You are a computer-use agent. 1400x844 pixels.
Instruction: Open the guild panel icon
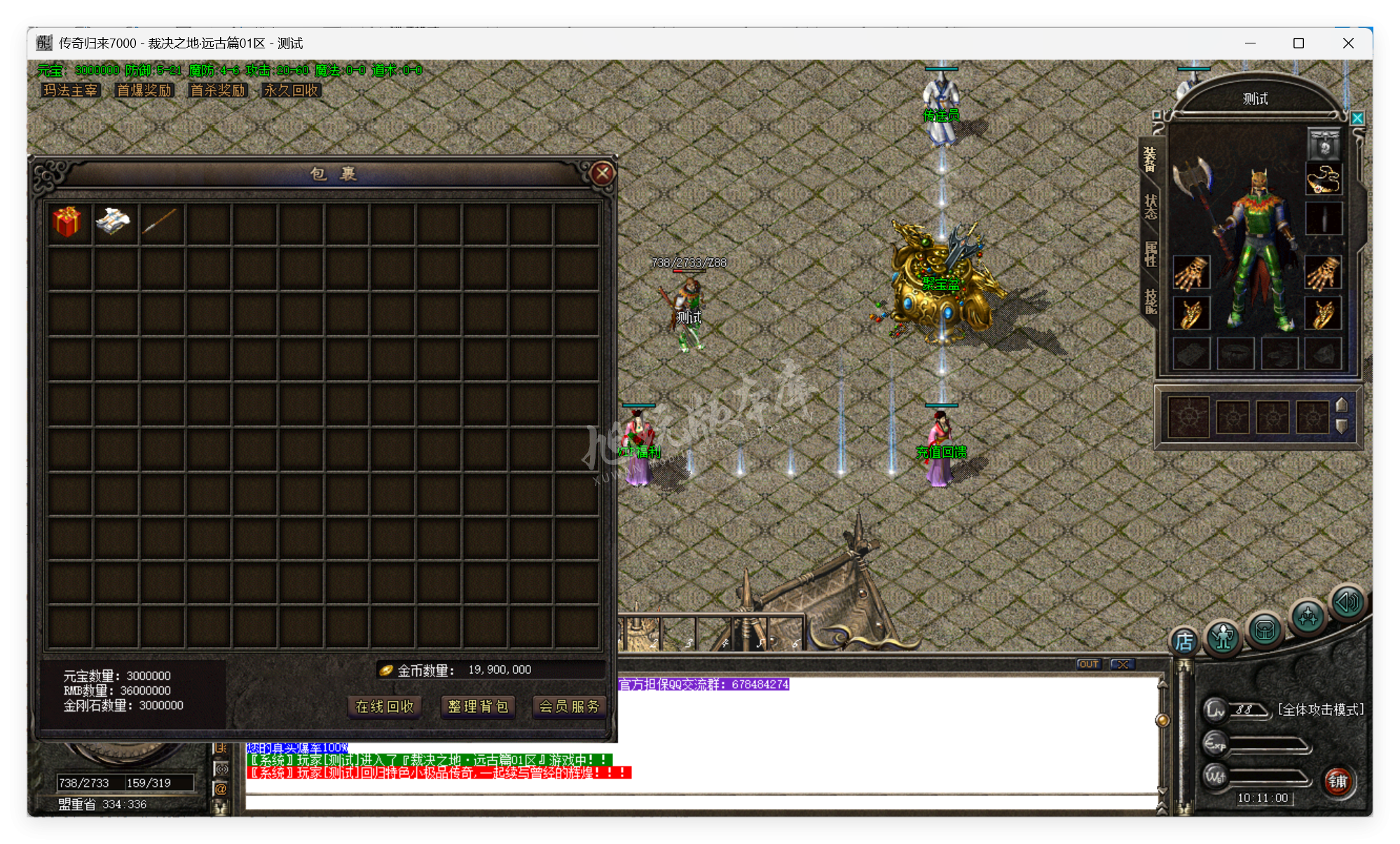(1265, 632)
